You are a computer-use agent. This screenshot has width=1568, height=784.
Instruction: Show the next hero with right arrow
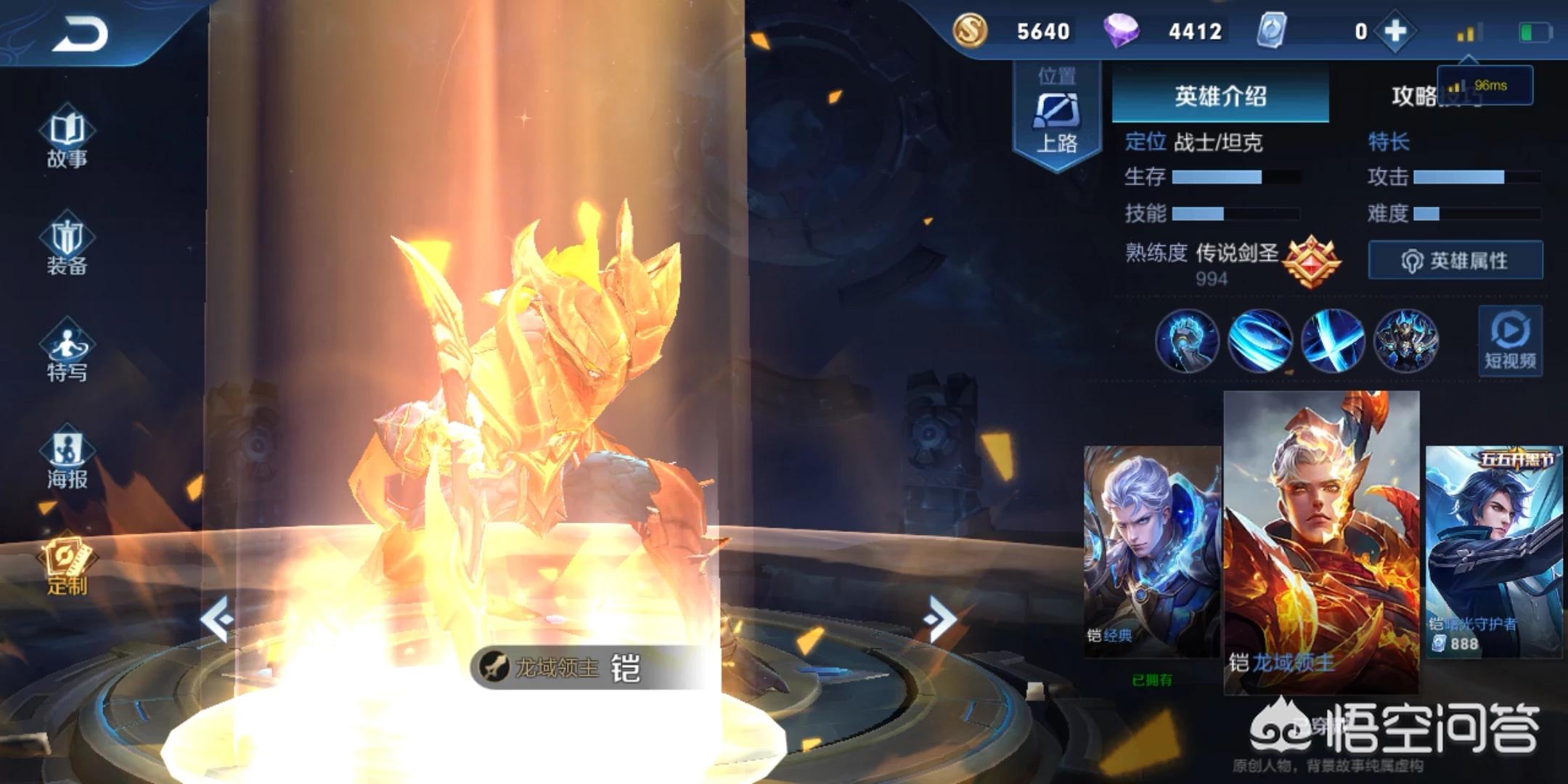click(x=941, y=619)
